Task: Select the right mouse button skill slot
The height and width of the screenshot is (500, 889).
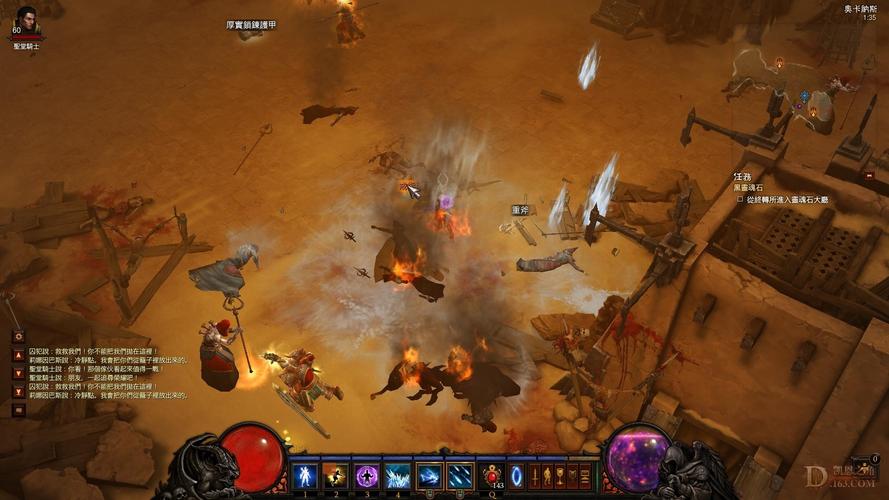Action: pyautogui.click(x=460, y=476)
